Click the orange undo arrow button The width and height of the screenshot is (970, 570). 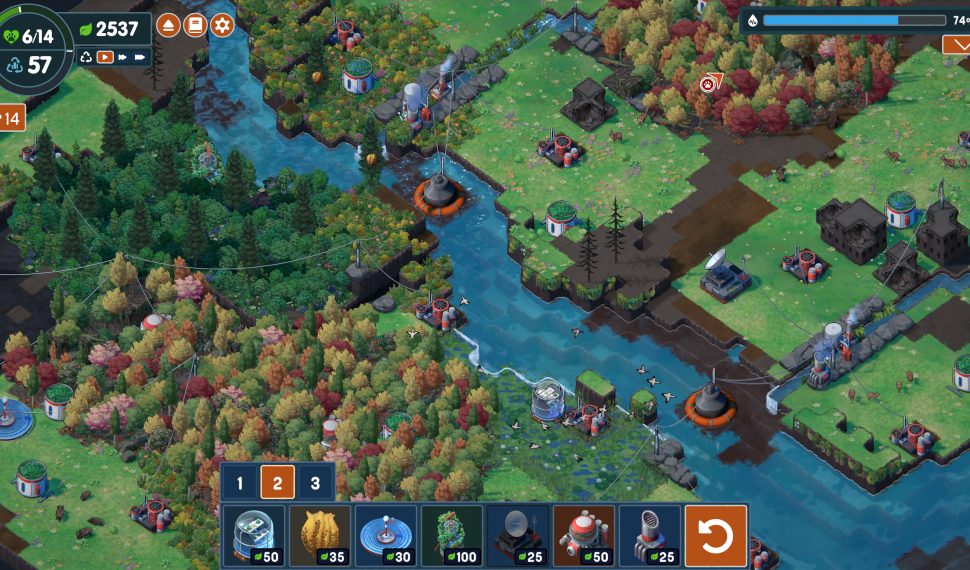pyautogui.click(x=715, y=537)
